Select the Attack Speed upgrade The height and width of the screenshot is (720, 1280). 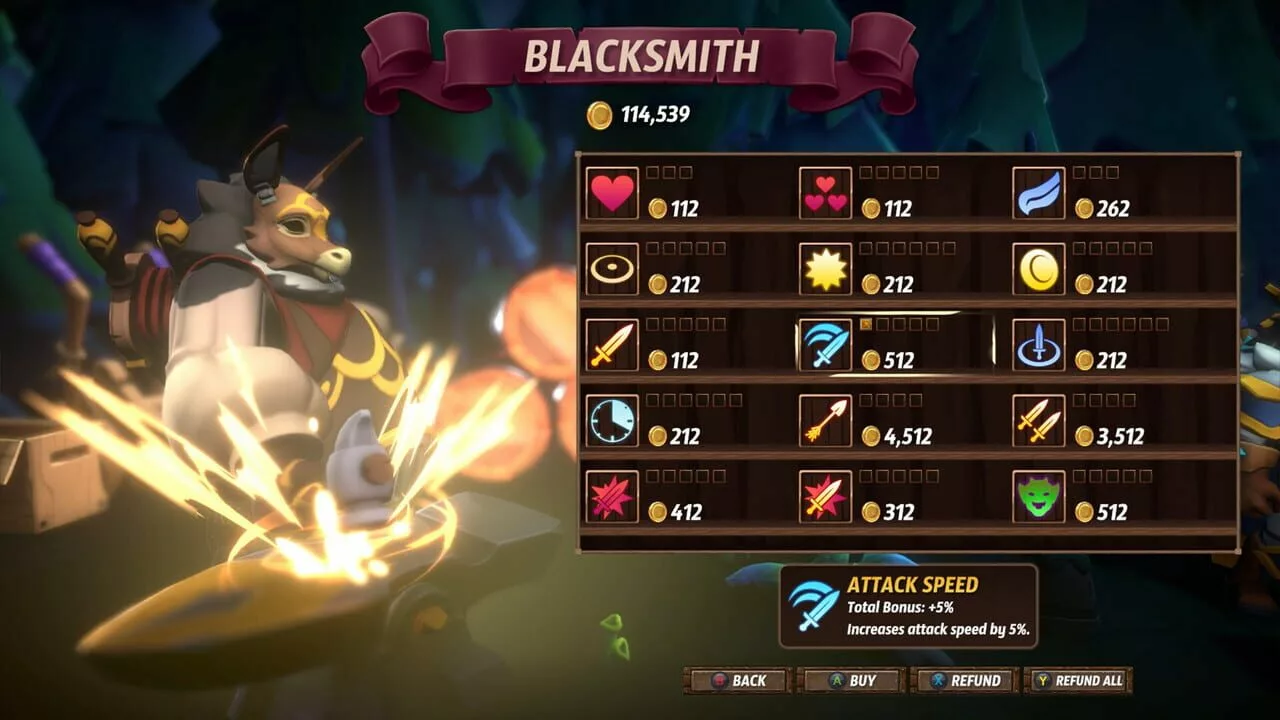[x=825, y=345]
